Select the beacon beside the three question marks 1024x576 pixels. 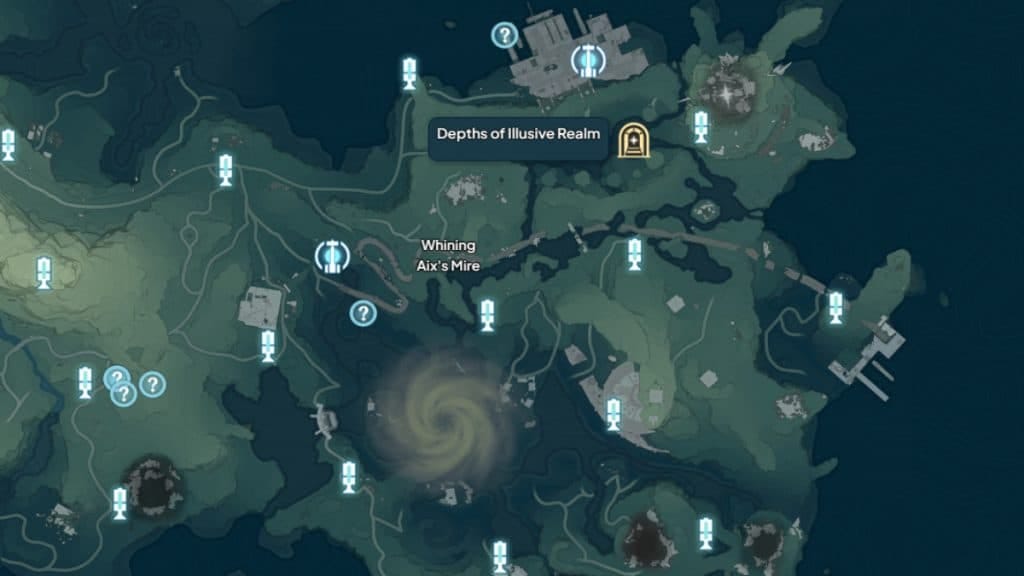click(x=85, y=382)
